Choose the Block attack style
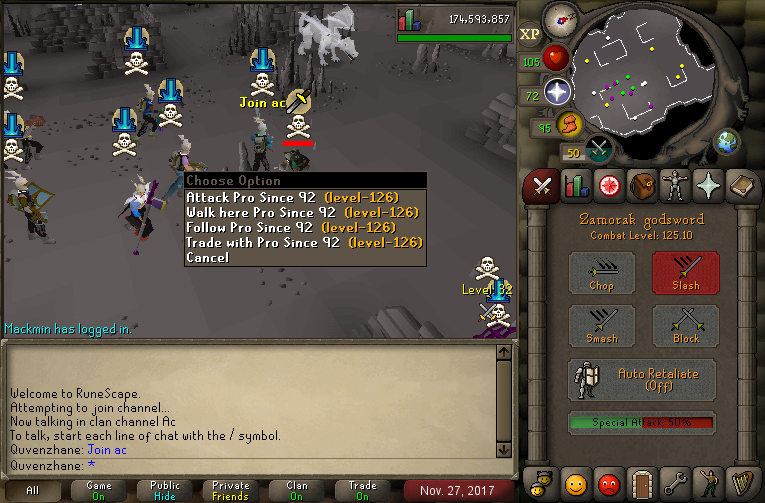 pyautogui.click(x=686, y=326)
